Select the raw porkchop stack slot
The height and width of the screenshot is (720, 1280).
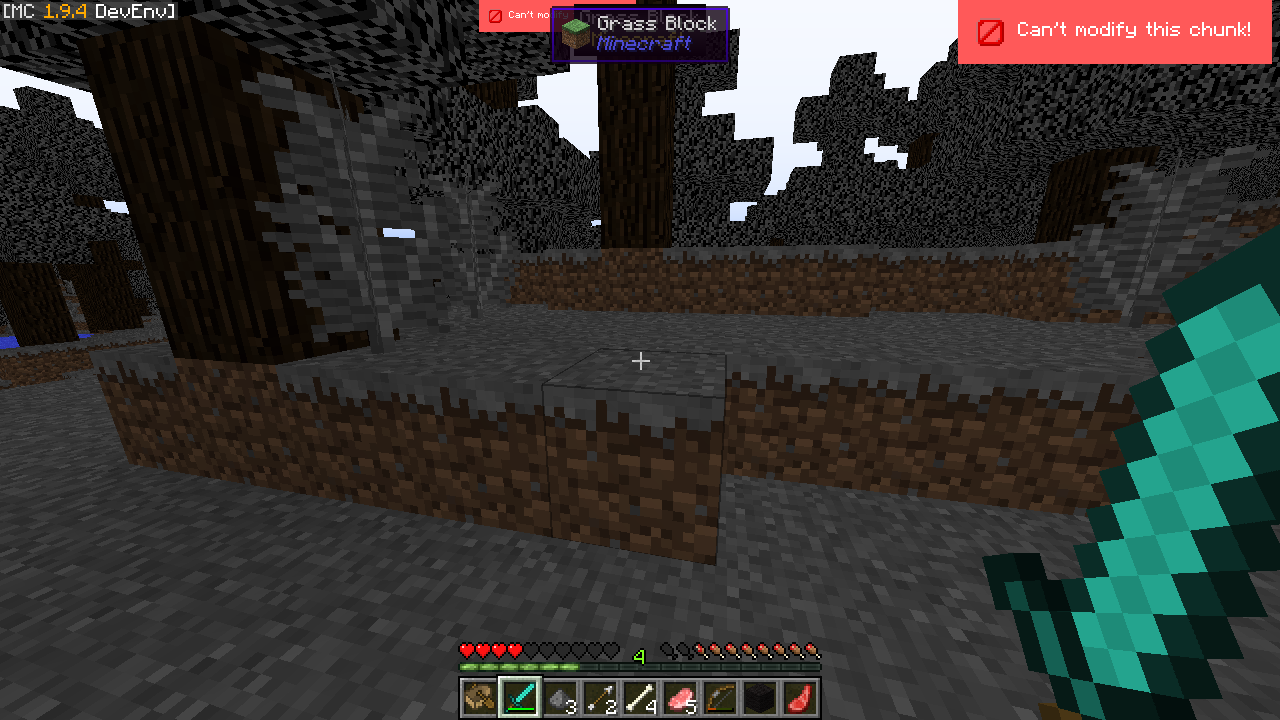point(680,697)
